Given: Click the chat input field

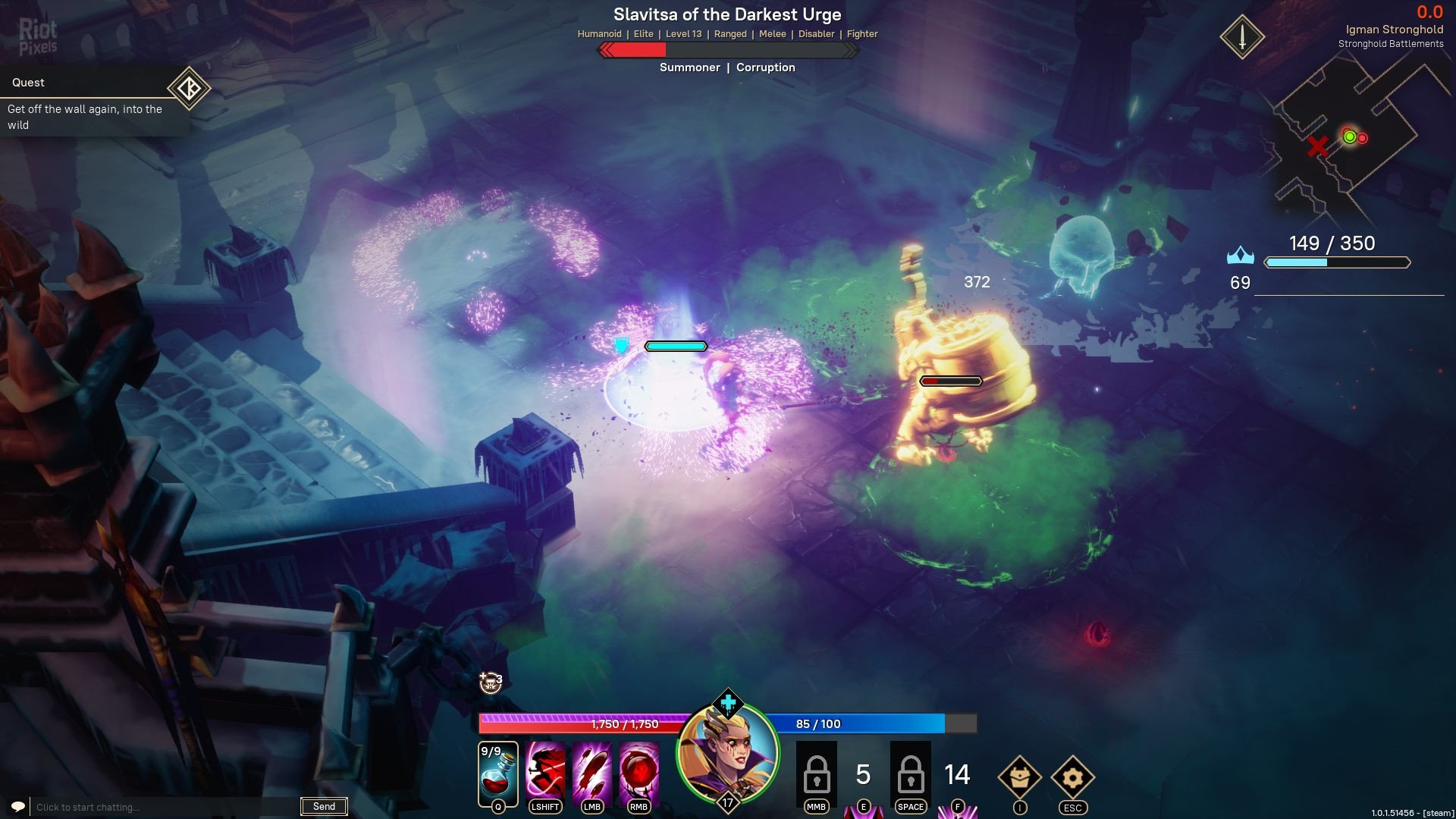Looking at the screenshot, I should coord(163,807).
